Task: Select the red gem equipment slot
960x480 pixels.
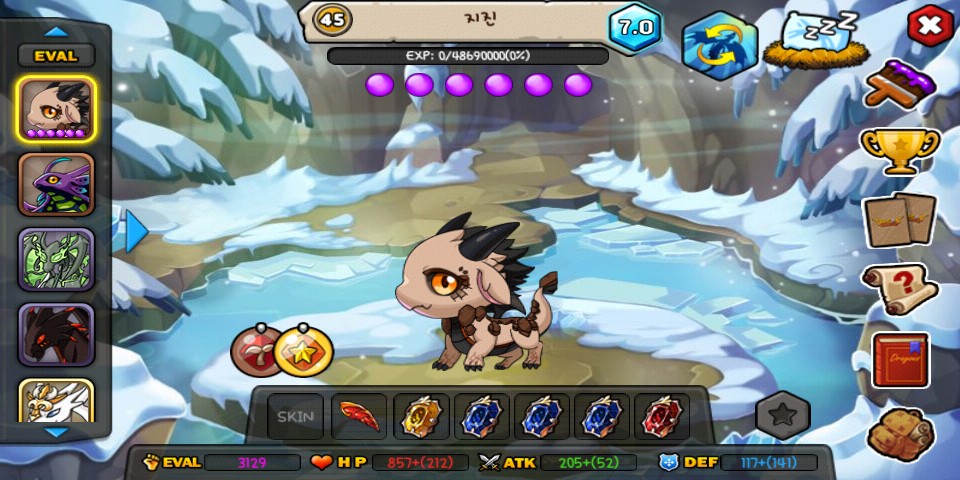Action: click(x=662, y=417)
